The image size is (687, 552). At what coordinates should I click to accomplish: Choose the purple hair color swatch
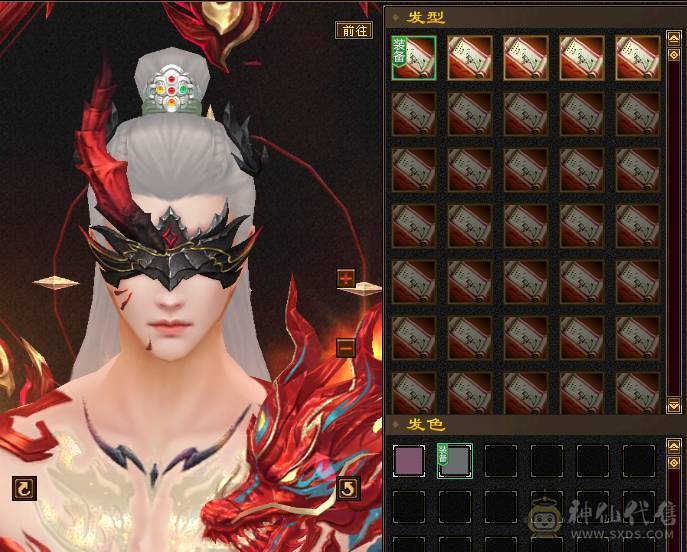pos(409,461)
